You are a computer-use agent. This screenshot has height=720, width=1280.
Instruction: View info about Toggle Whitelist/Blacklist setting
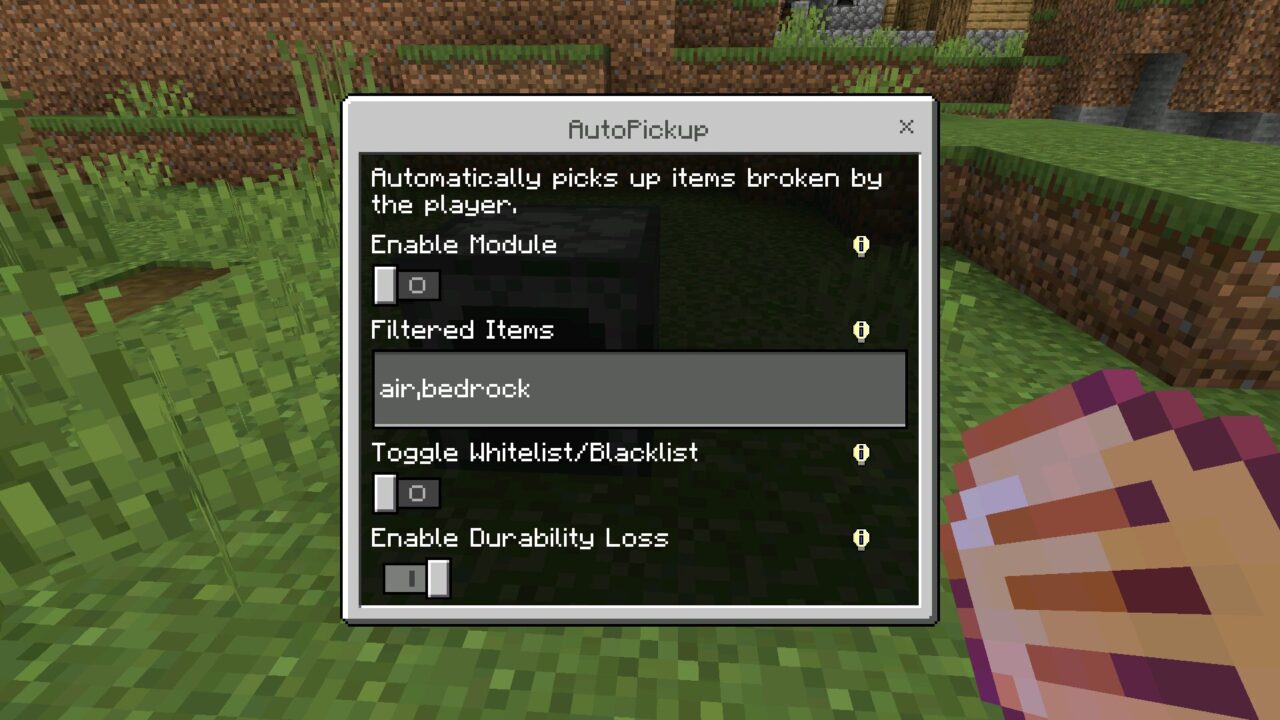coord(861,453)
